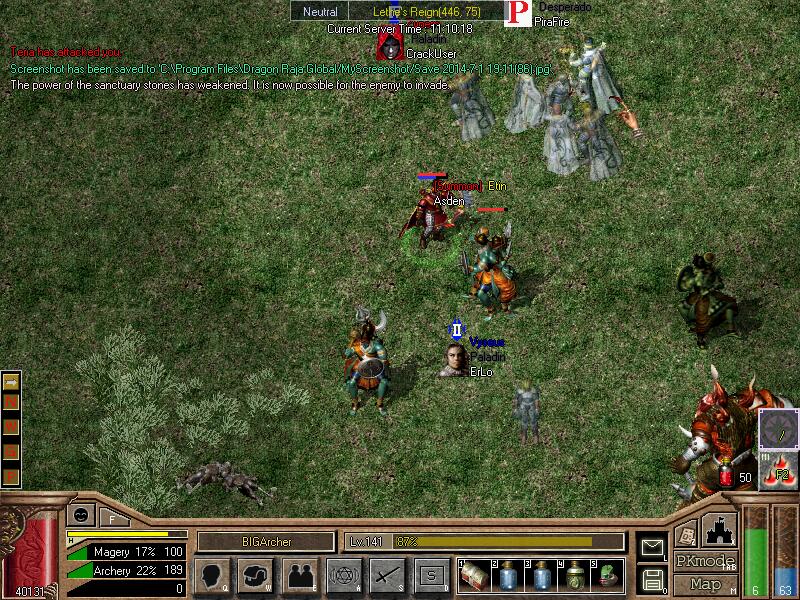Click the crossed swords combat button

point(386,575)
